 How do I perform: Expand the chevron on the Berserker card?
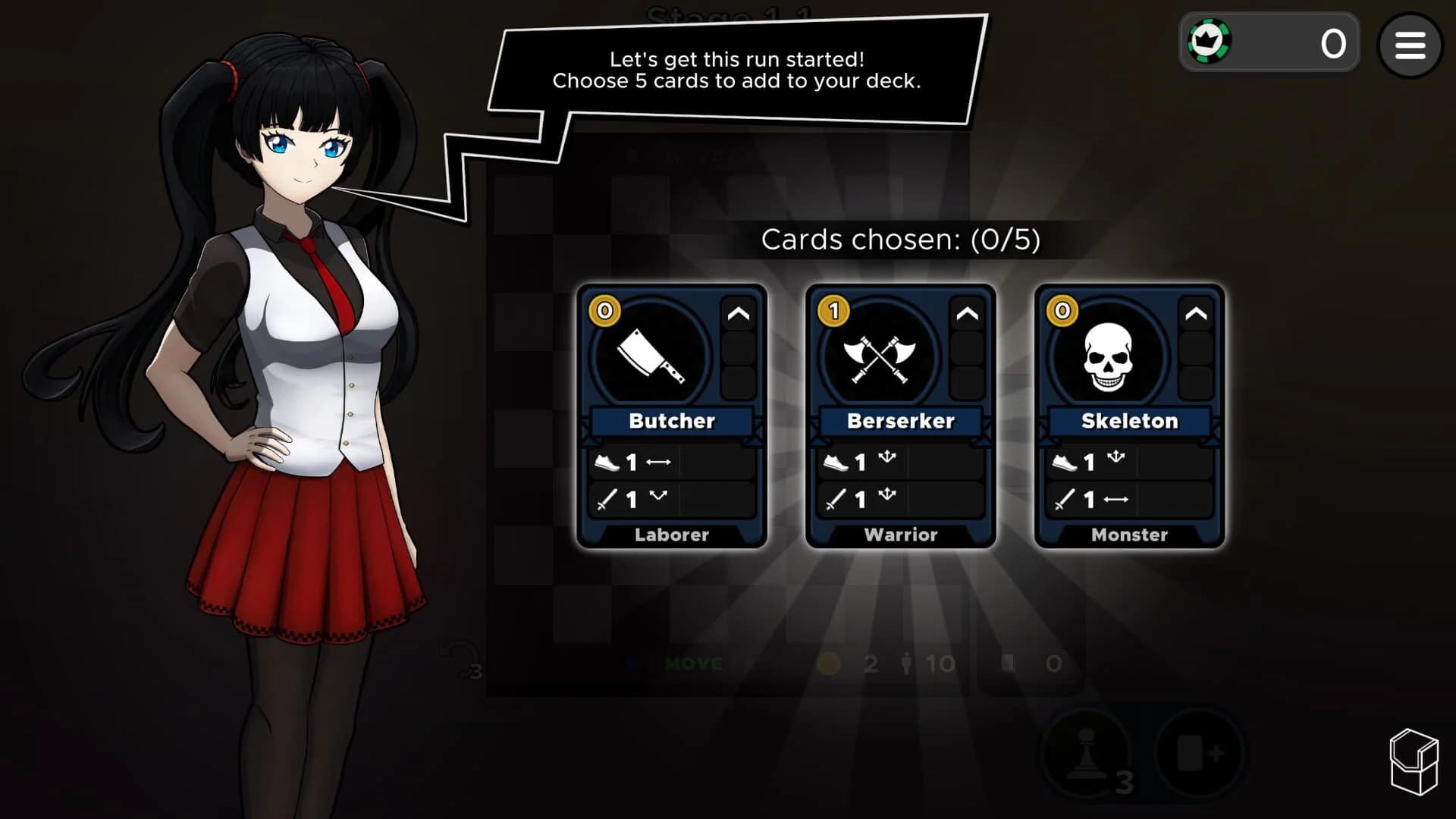click(x=968, y=313)
